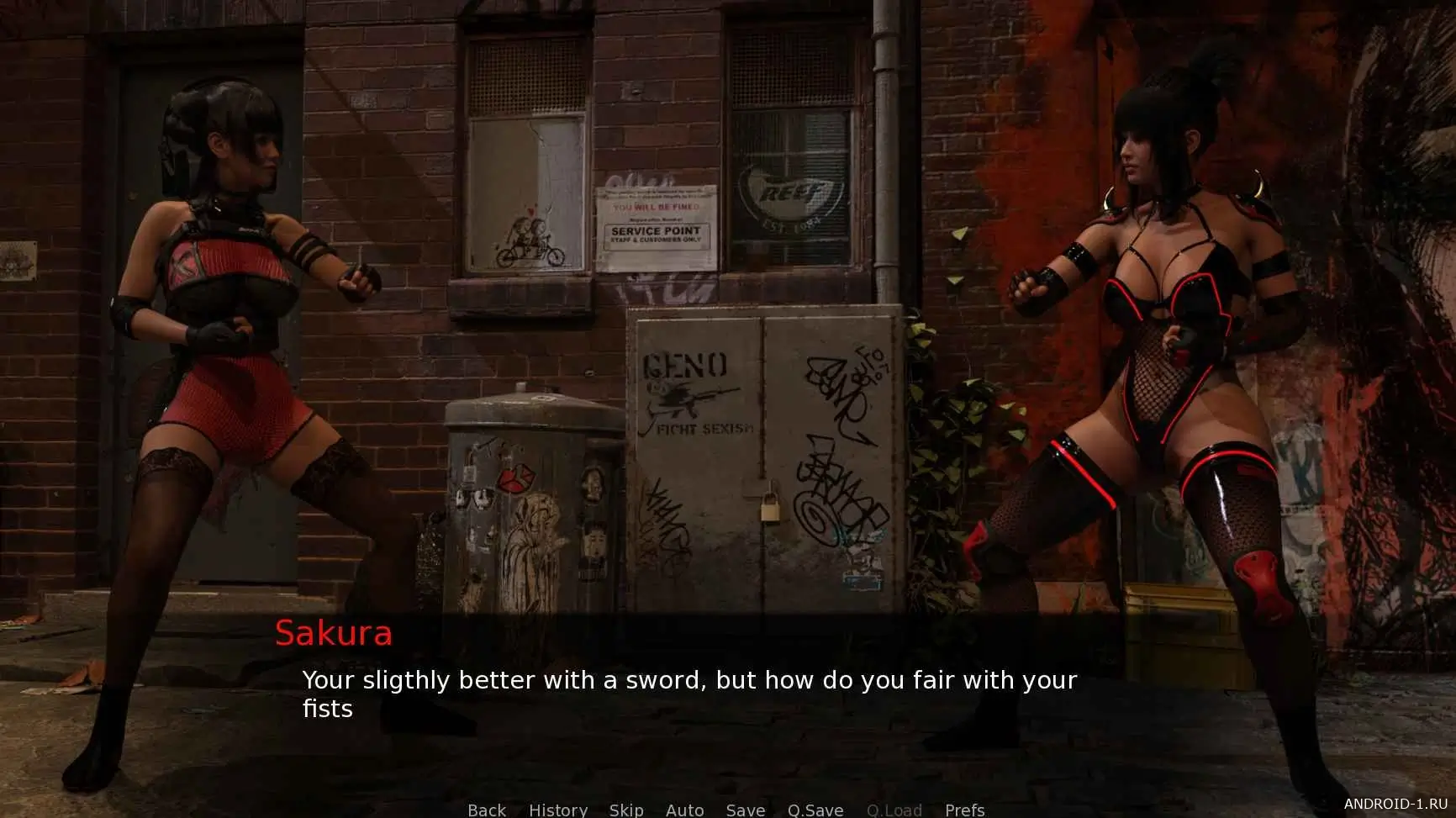Turn on Auto dialogue advance

coord(684,810)
